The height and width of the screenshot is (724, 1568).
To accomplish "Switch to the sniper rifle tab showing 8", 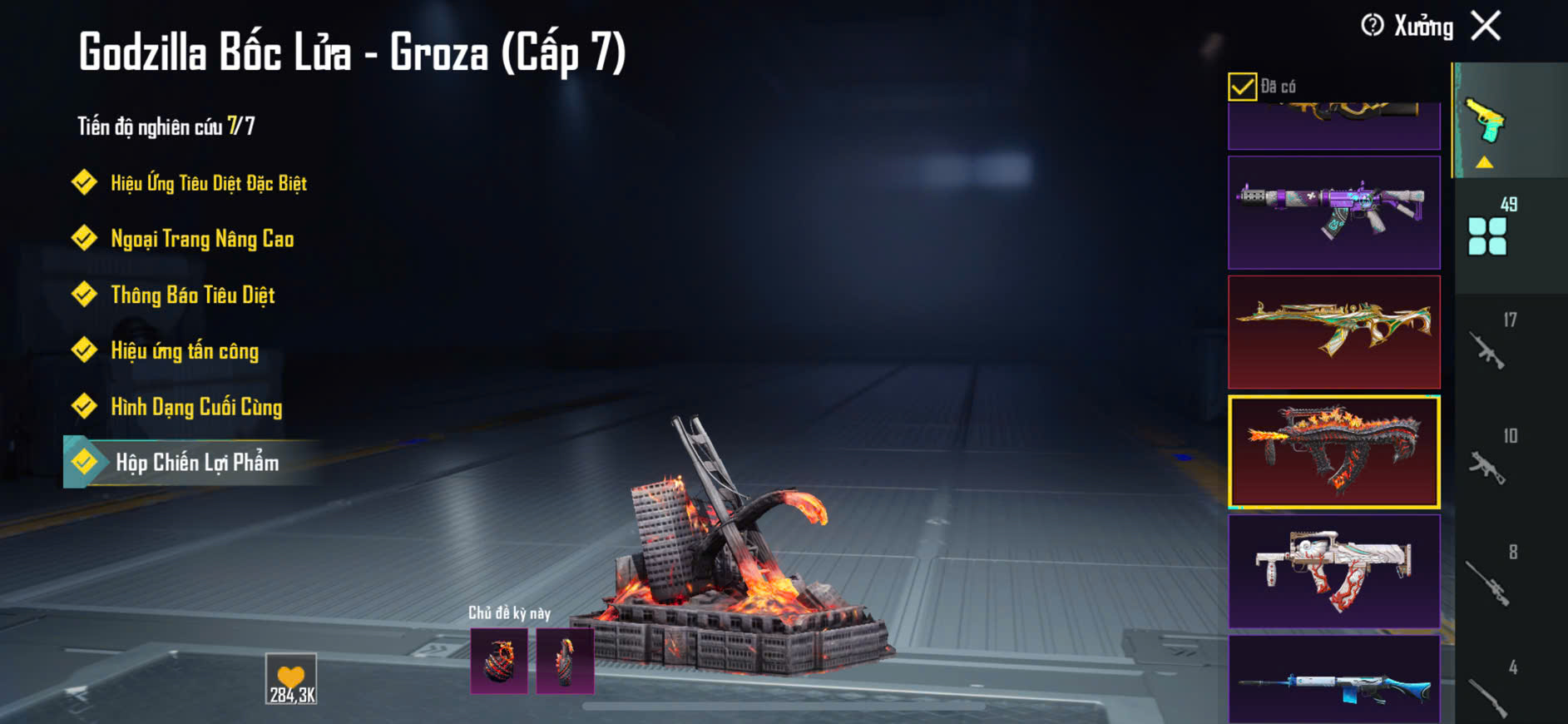I will (1489, 579).
